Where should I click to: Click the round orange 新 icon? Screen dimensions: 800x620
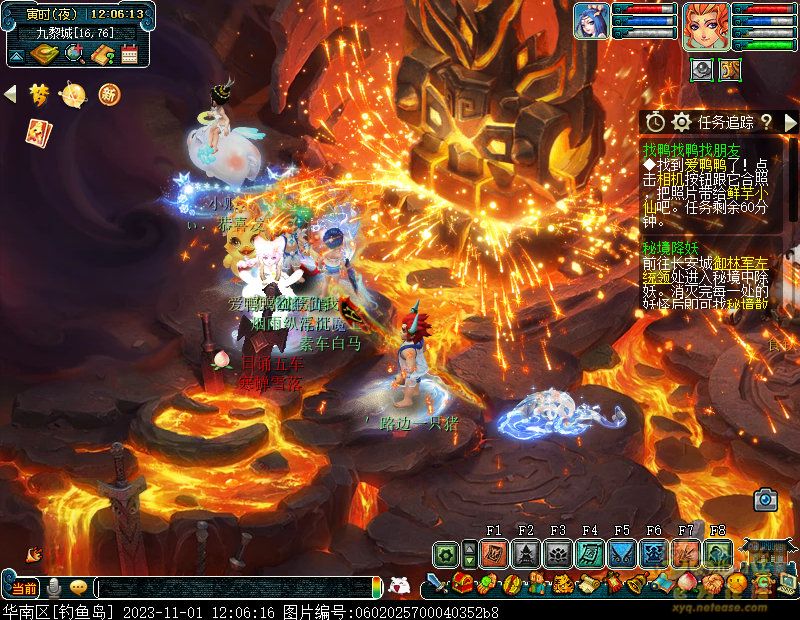point(108,95)
